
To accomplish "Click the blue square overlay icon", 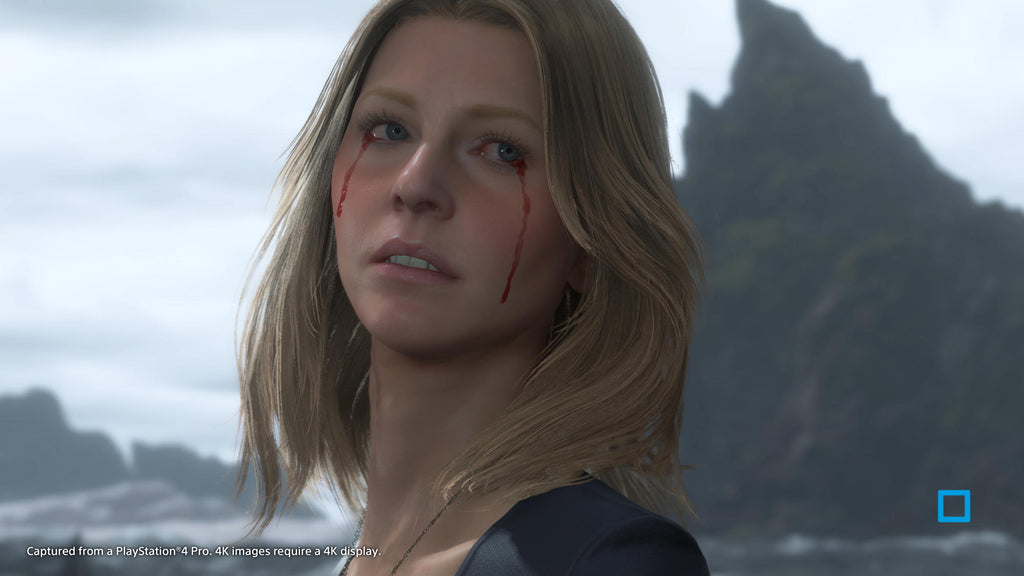I will 953,506.
